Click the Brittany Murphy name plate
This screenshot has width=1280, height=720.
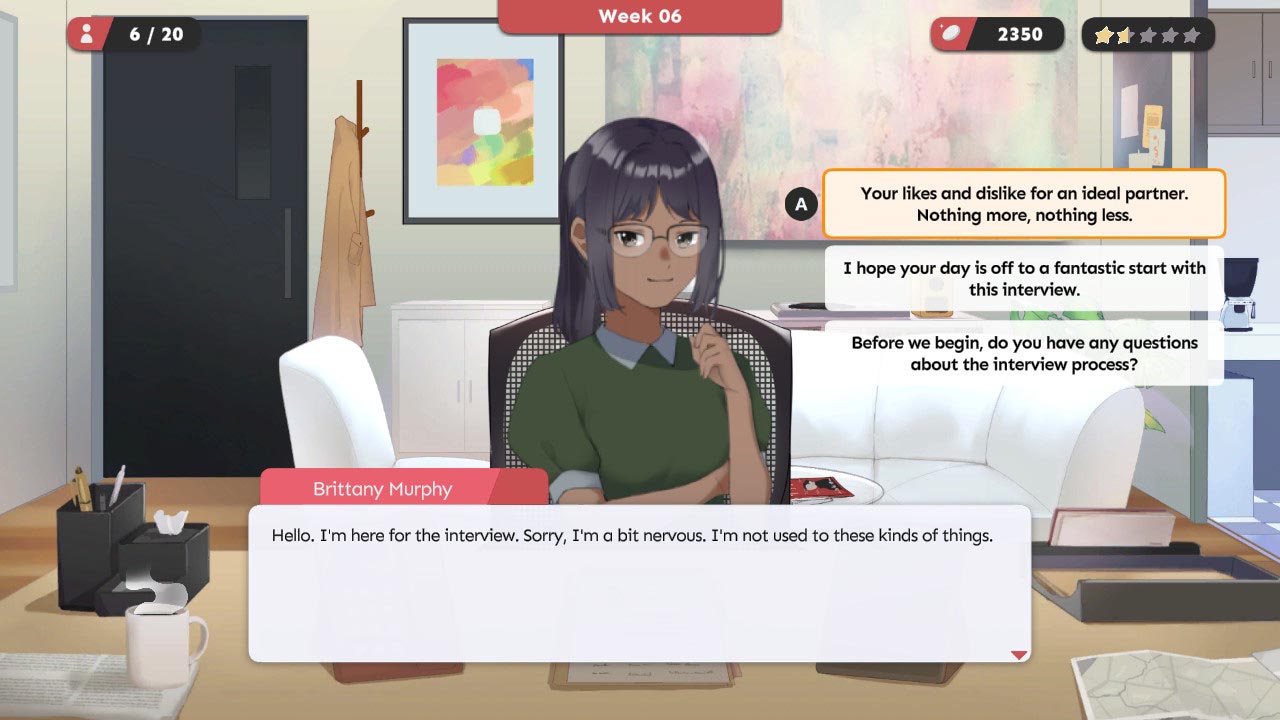(383, 489)
